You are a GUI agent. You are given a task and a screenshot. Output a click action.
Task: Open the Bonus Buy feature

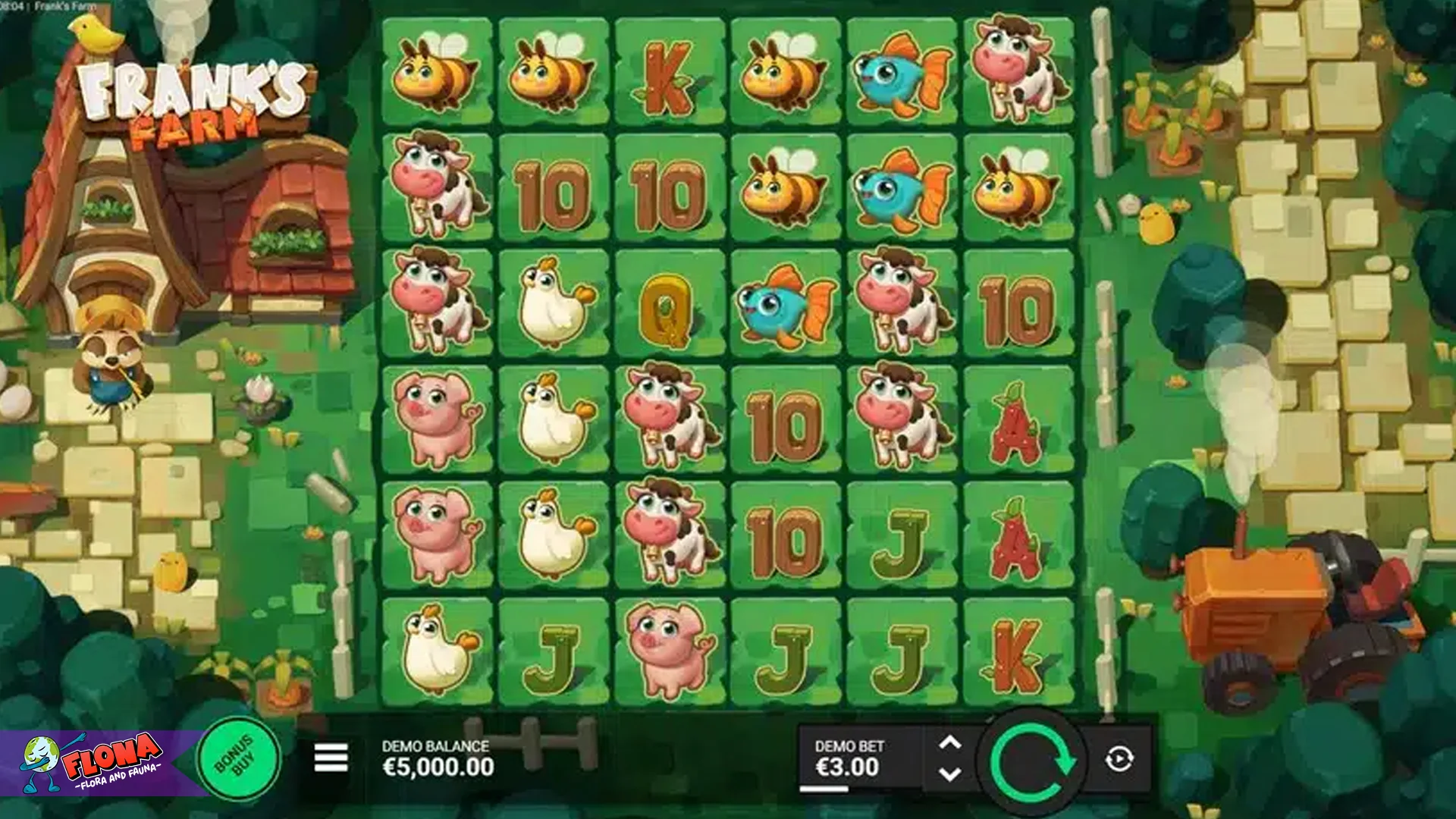point(239,757)
